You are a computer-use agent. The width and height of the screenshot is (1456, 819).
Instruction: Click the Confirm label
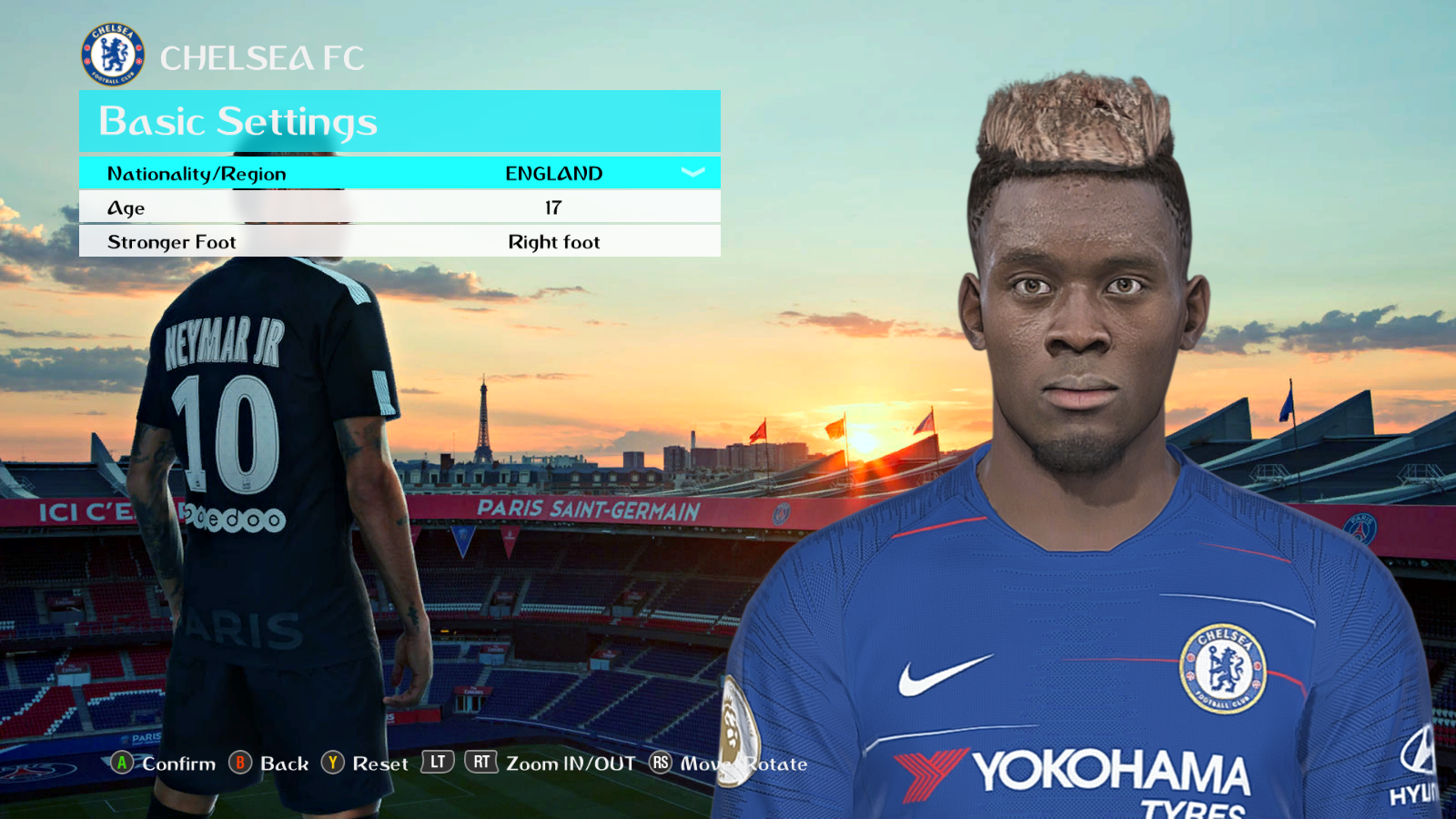tap(178, 764)
